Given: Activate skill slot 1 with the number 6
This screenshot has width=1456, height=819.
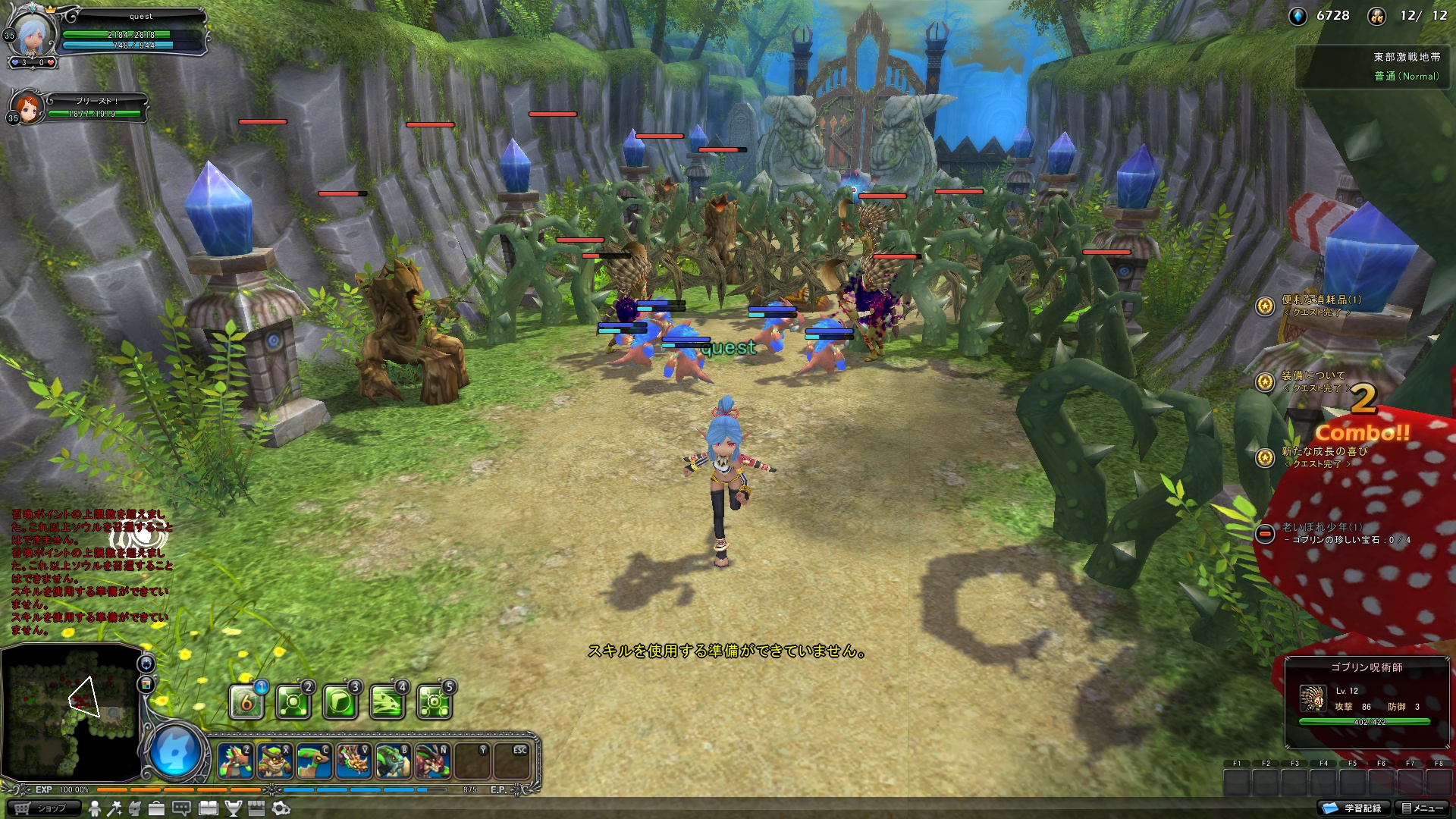Looking at the screenshot, I should 246,702.
